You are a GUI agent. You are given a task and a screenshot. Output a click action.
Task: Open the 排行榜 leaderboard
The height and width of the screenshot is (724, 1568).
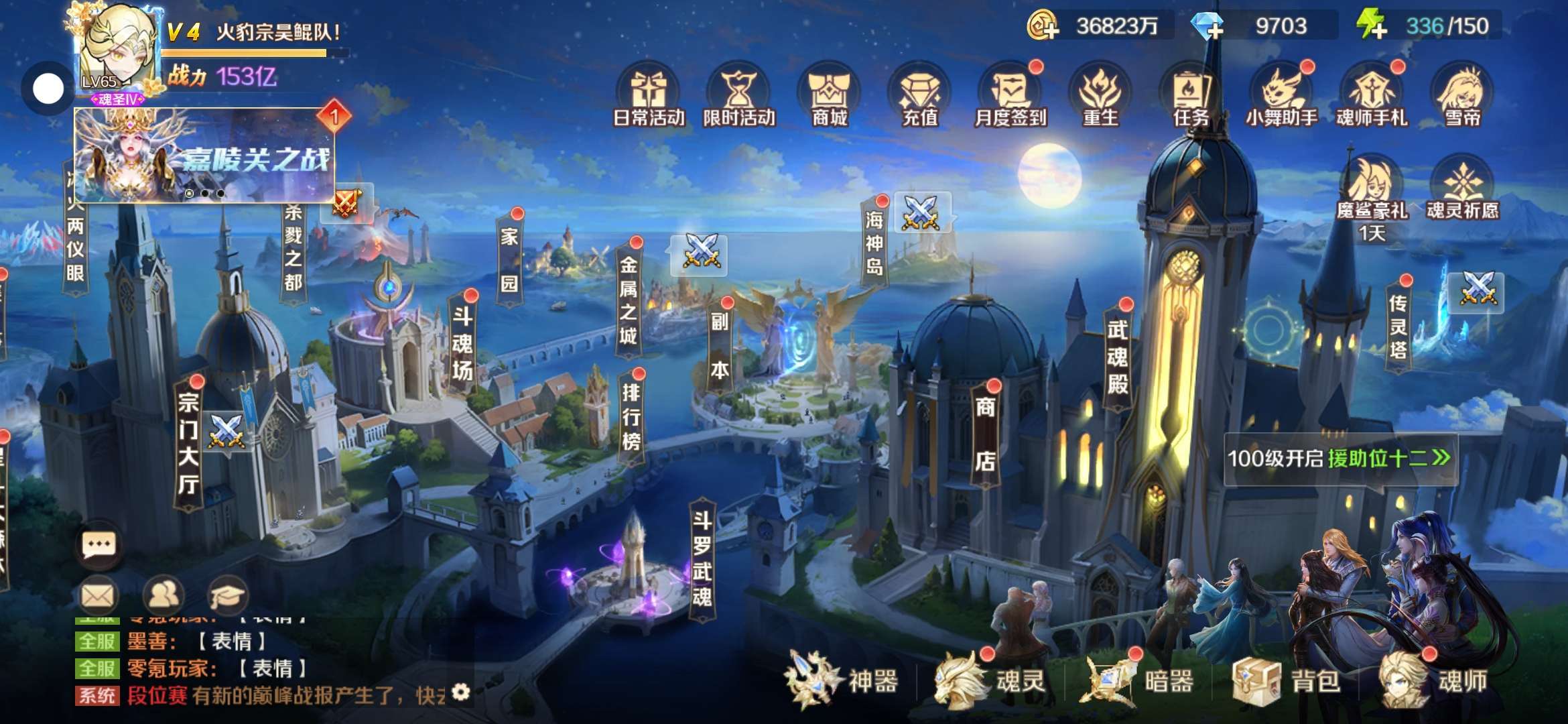631,417
